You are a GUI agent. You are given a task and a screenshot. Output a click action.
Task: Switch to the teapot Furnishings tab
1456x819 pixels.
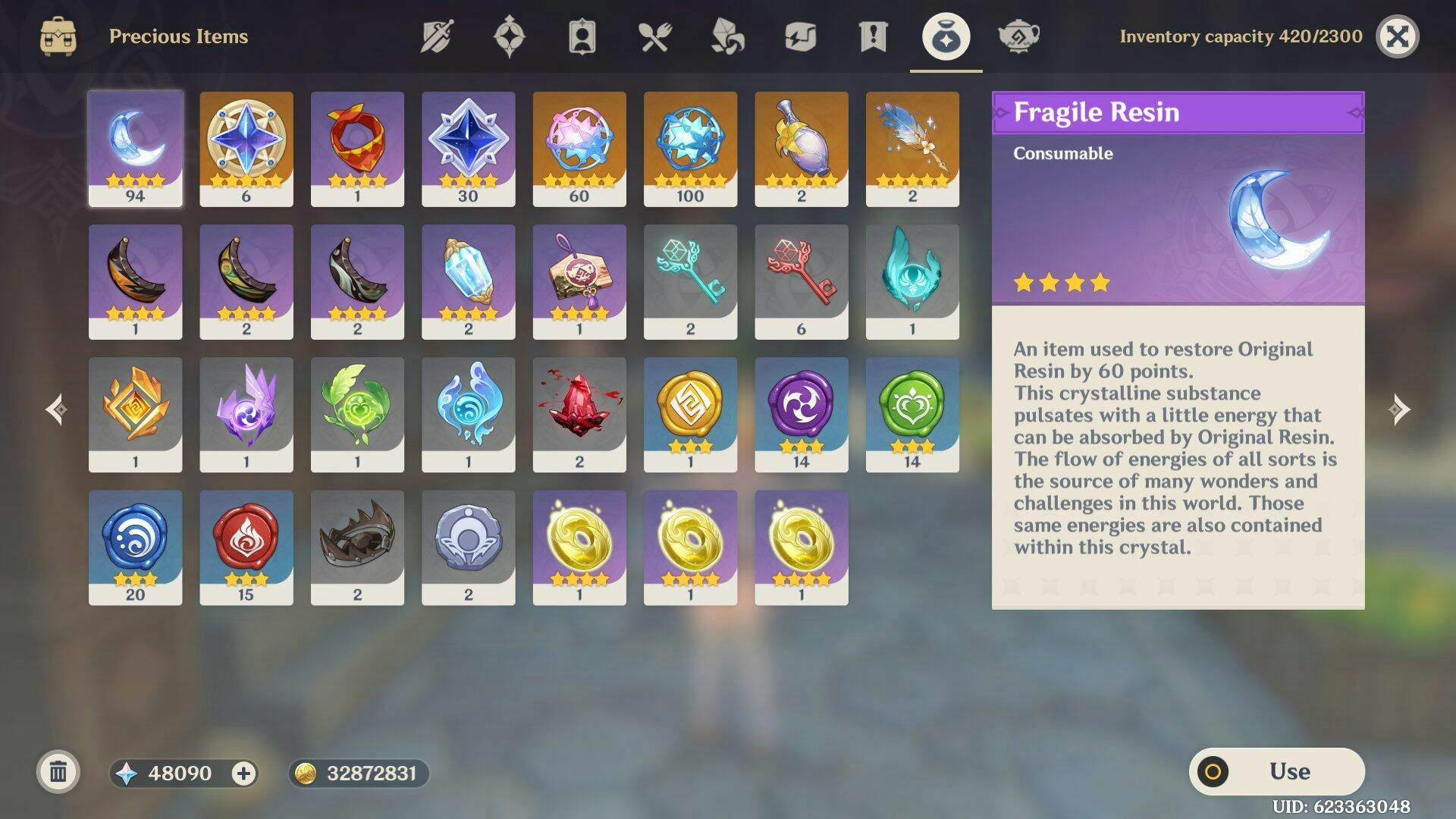click(x=1018, y=36)
